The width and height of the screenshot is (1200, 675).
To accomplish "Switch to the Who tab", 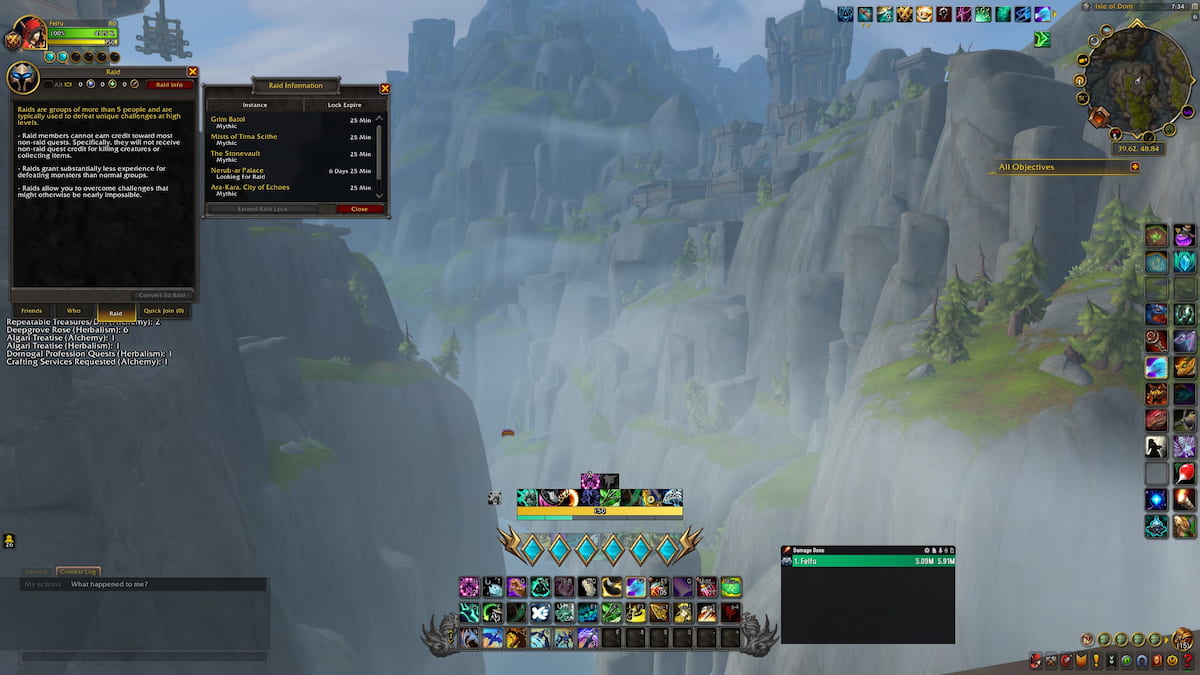I will [x=73, y=311].
